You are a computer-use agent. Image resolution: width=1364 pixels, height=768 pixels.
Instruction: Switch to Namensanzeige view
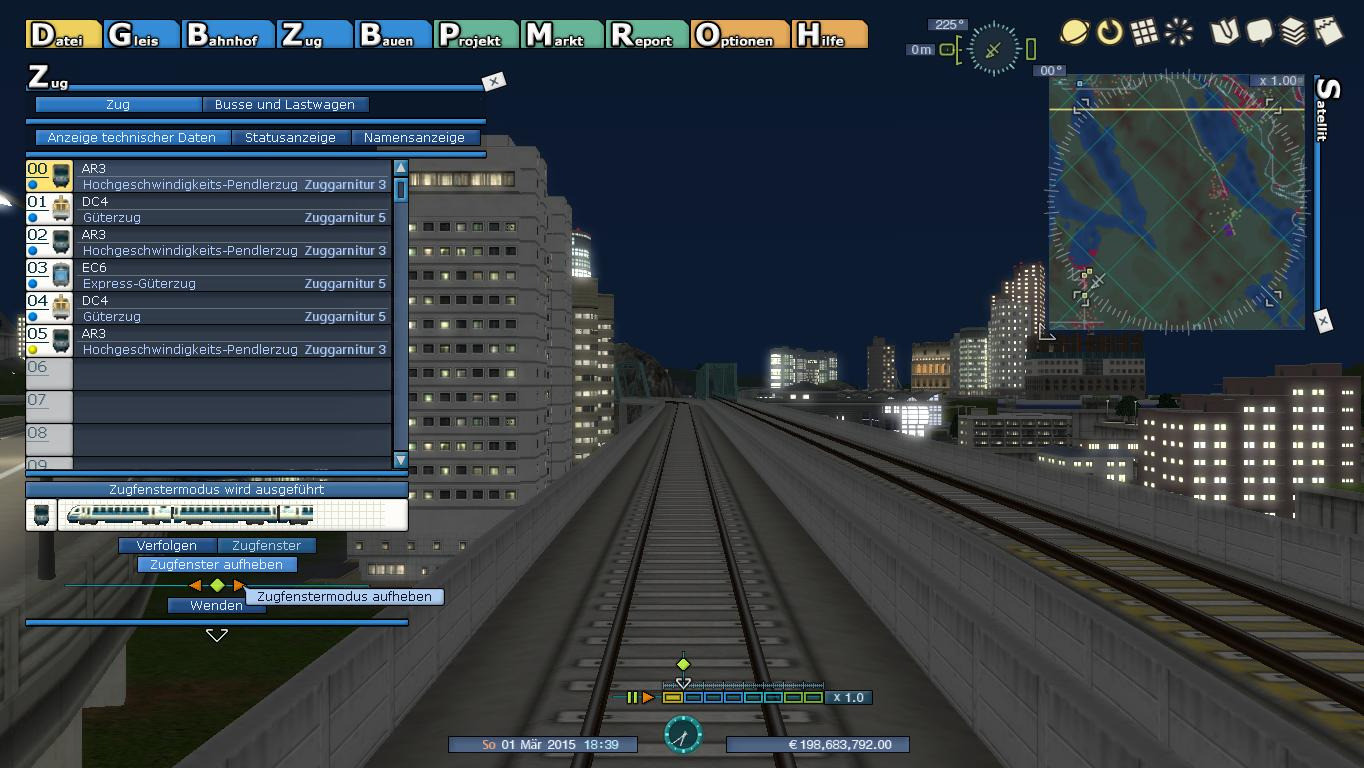[x=414, y=137]
